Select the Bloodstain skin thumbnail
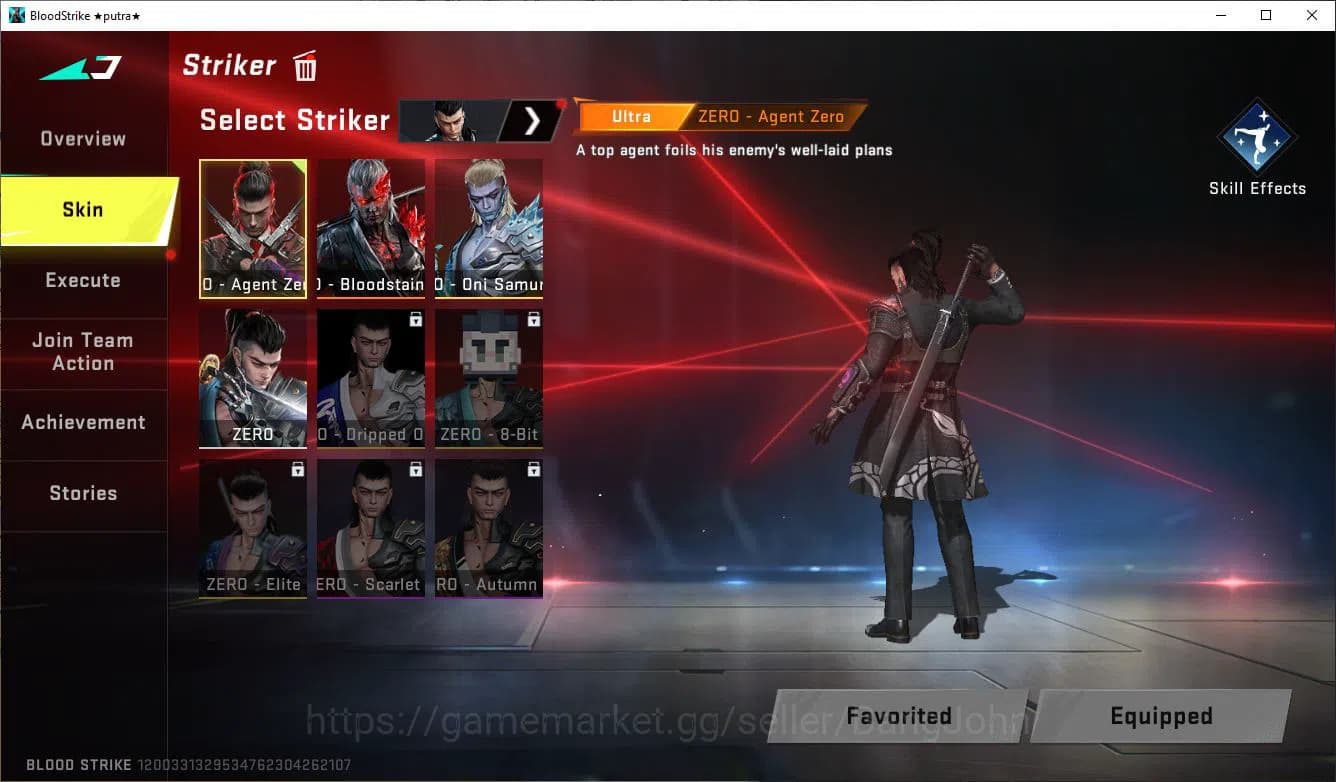1336x782 pixels. click(x=371, y=228)
